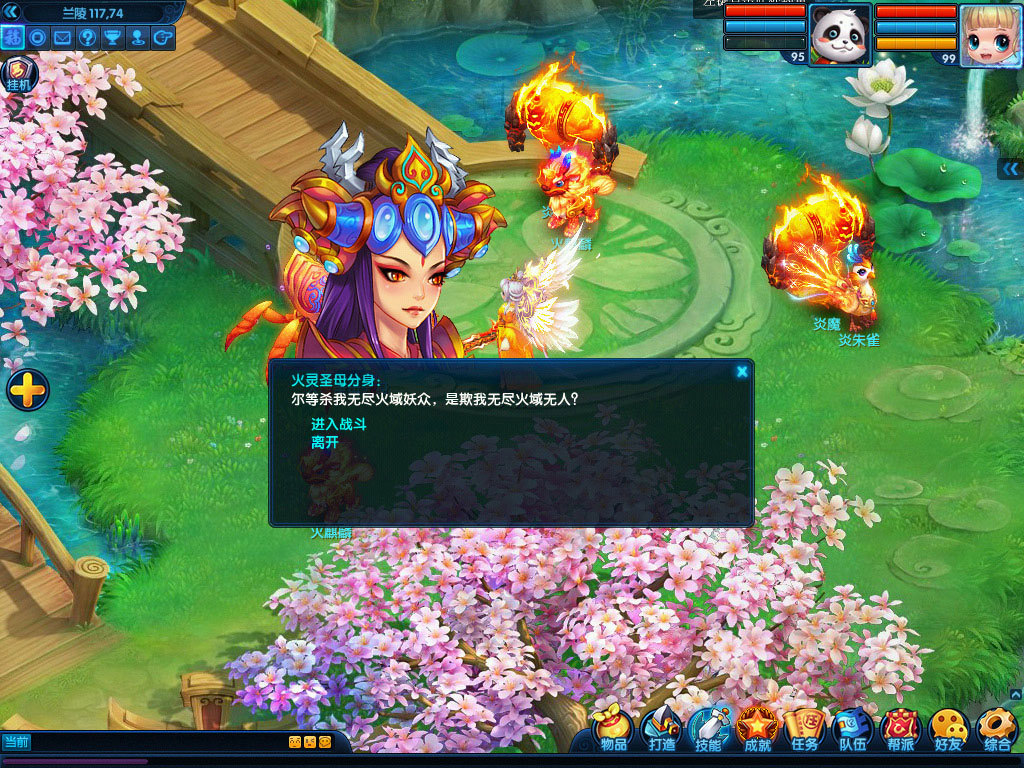Toggle the 挂机 auto-battle button

[x=19, y=74]
